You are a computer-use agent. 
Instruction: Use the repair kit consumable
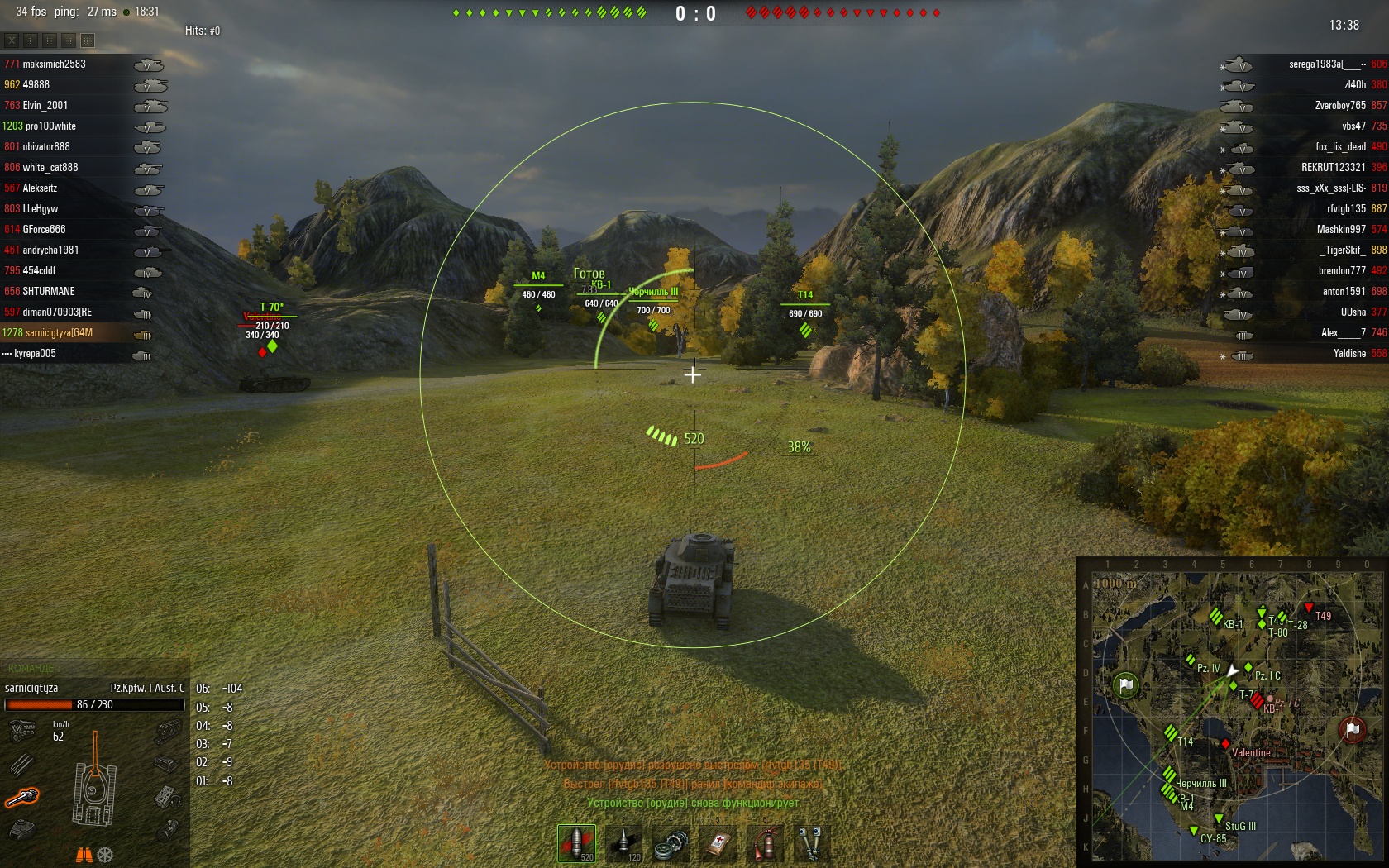tap(671, 843)
